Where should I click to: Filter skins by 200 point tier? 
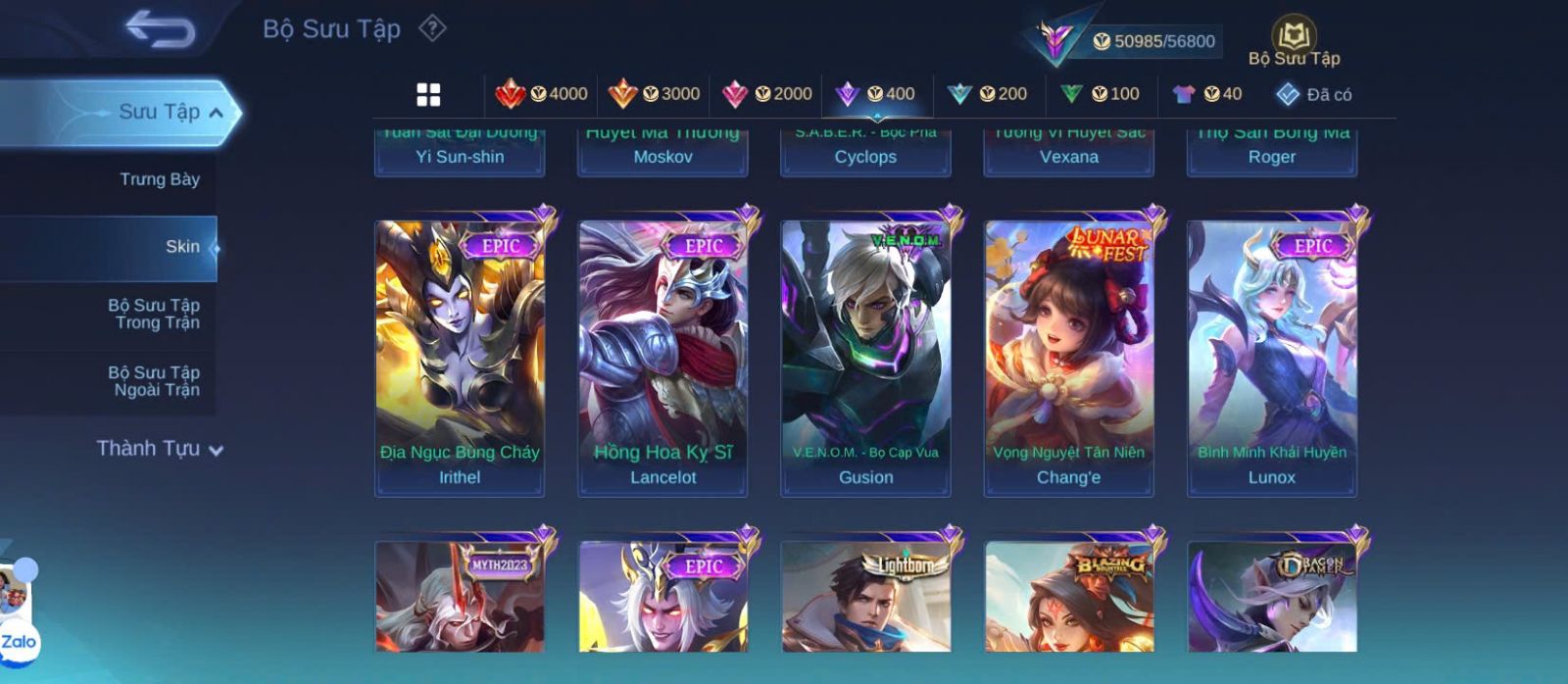[x=987, y=94]
